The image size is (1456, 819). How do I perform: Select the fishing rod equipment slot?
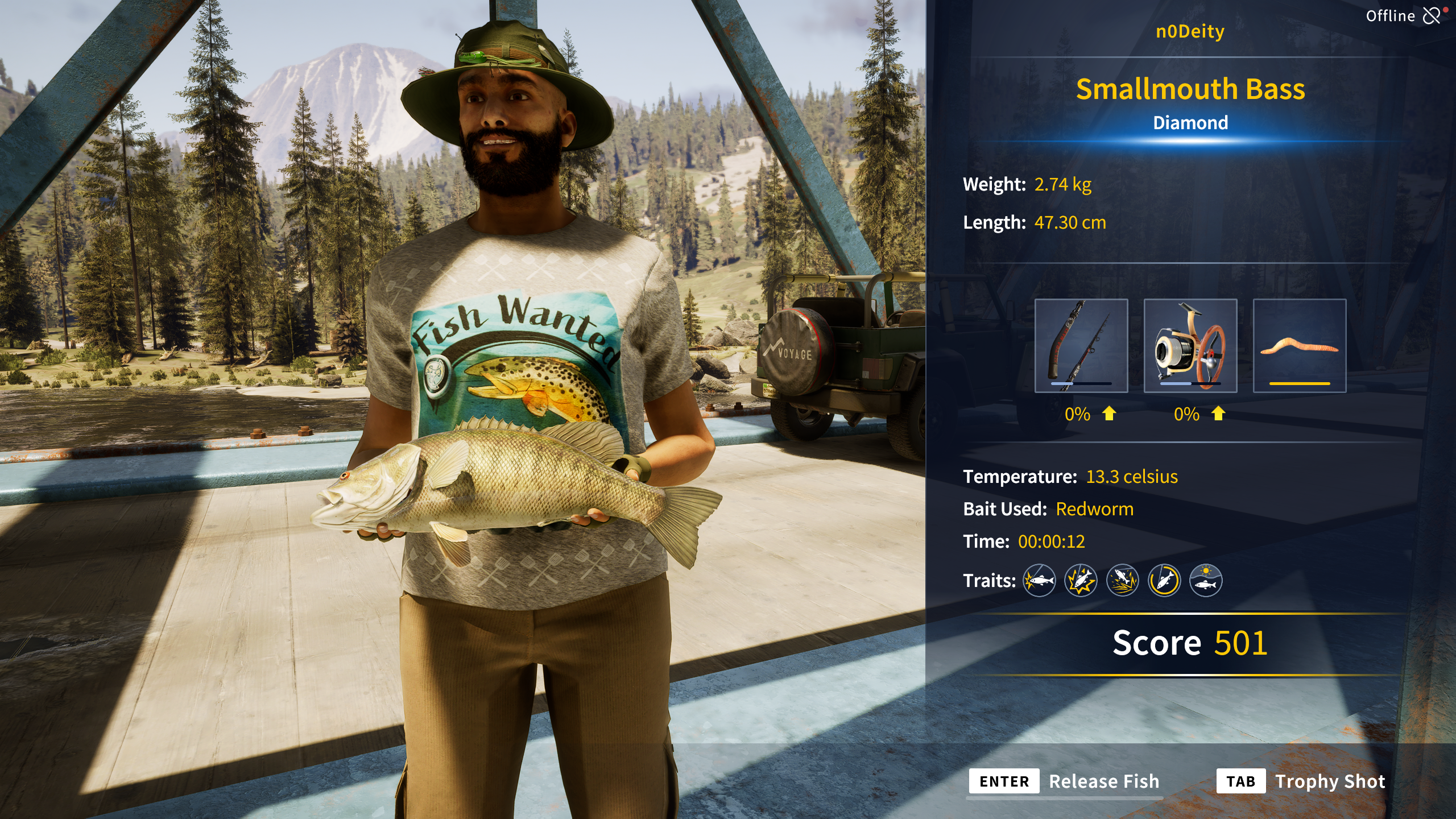pyautogui.click(x=1081, y=345)
